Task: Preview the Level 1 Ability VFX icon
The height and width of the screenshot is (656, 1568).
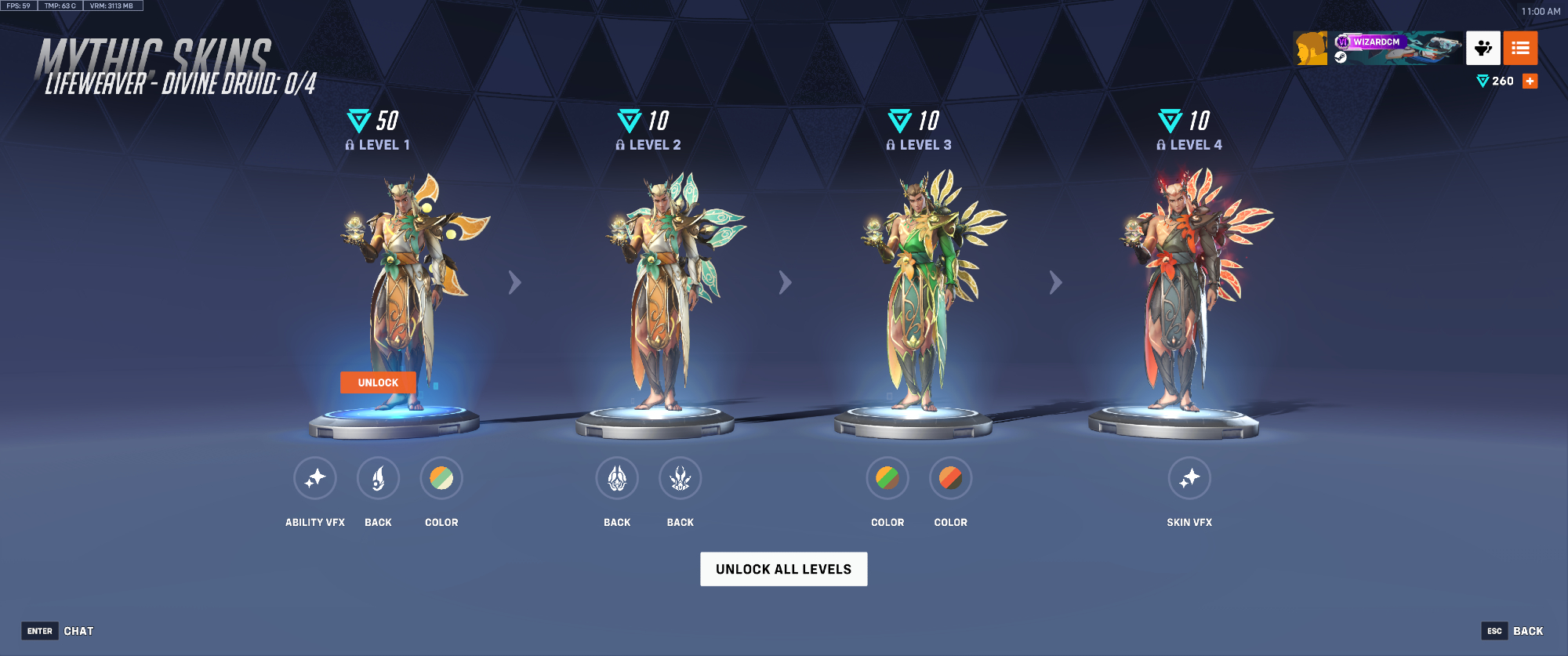Action: (315, 478)
